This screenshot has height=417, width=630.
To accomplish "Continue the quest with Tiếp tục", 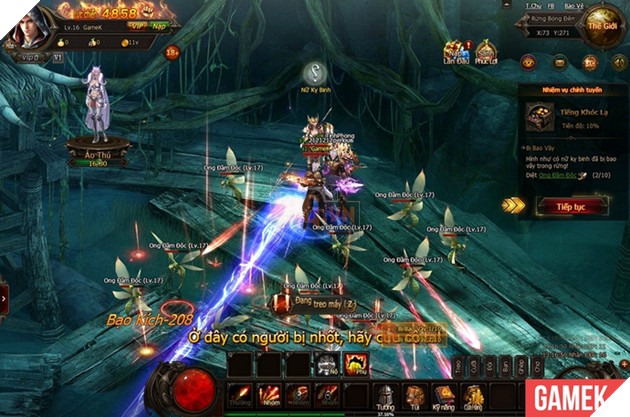I will 572,206.
